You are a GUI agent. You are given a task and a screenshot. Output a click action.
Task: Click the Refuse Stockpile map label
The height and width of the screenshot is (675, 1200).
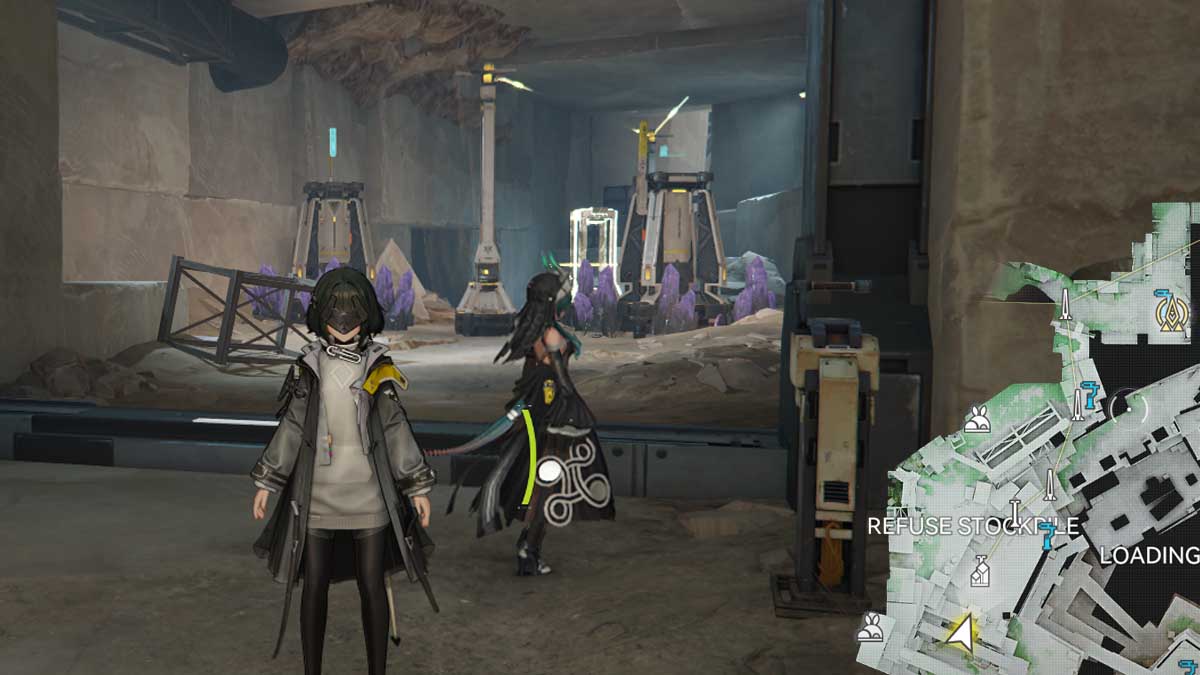[x=972, y=526]
